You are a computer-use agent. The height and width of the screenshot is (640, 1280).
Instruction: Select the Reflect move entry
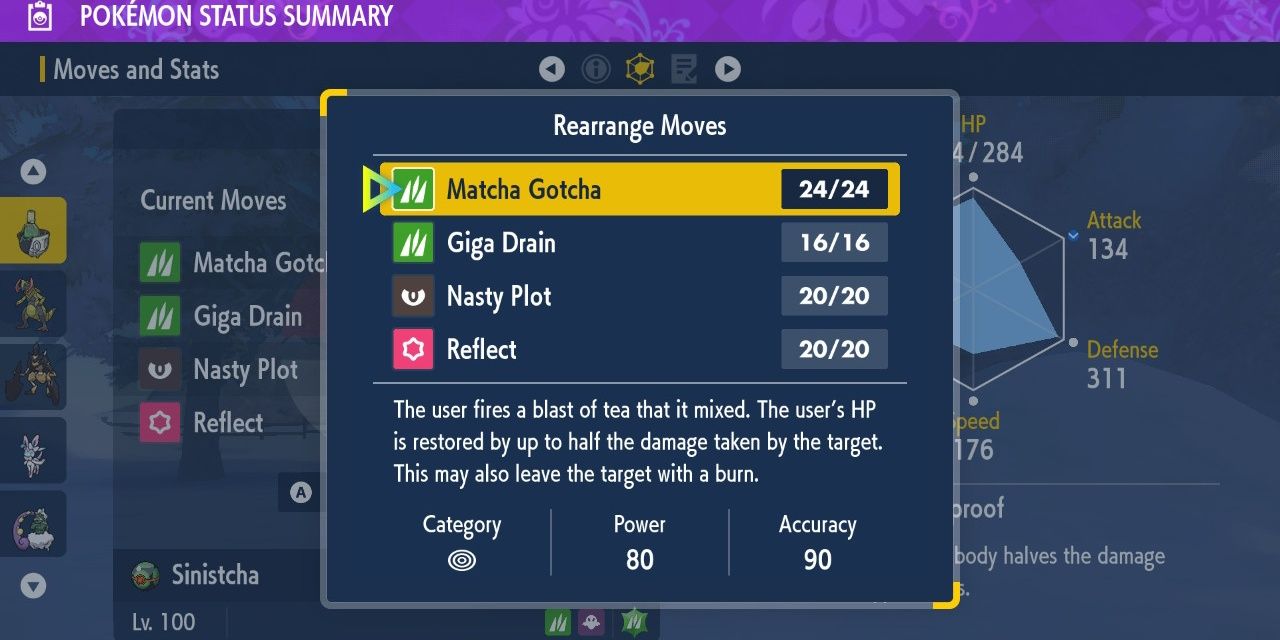638,349
